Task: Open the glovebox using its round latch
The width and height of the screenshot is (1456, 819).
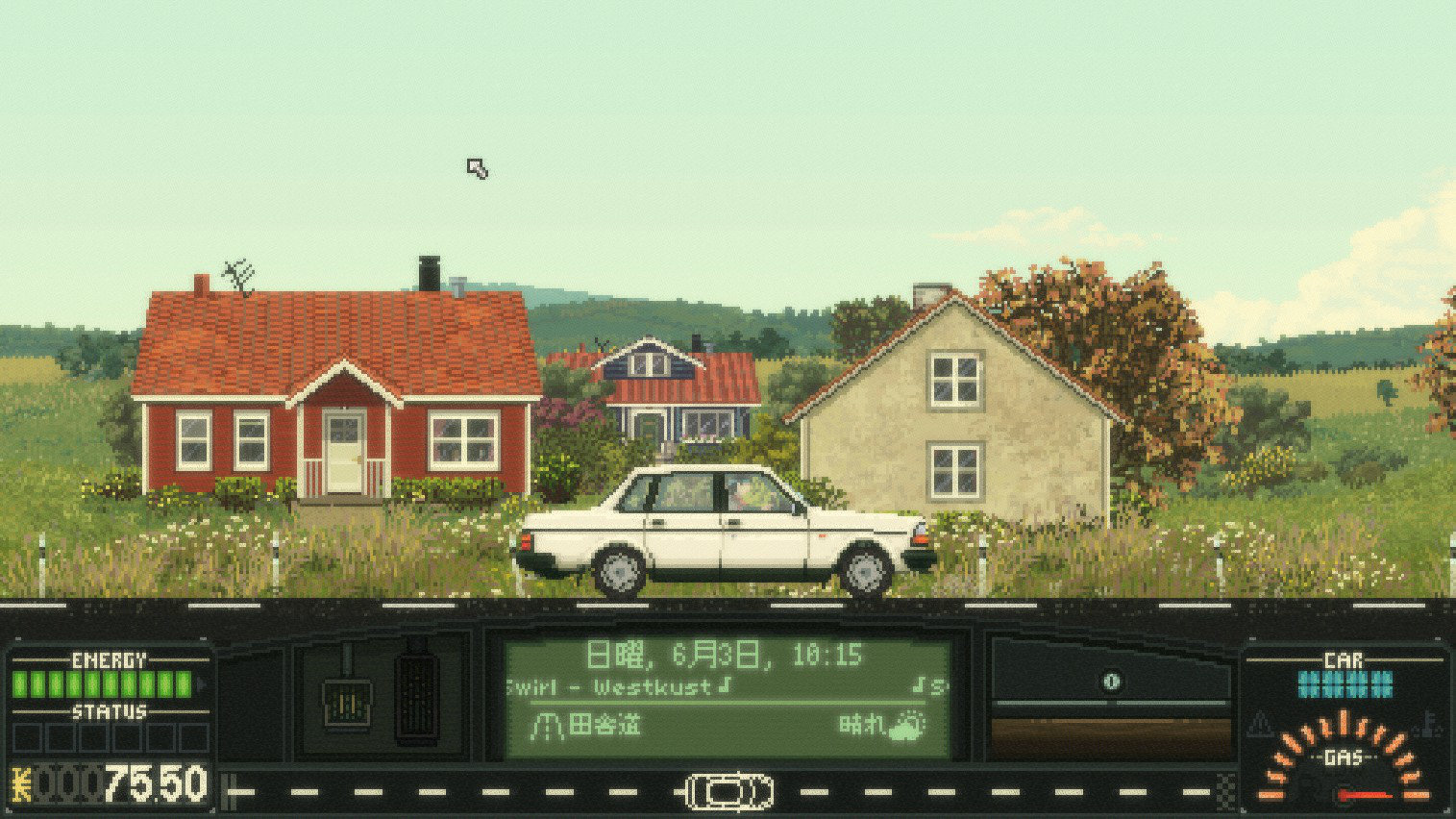Action: (x=1111, y=682)
